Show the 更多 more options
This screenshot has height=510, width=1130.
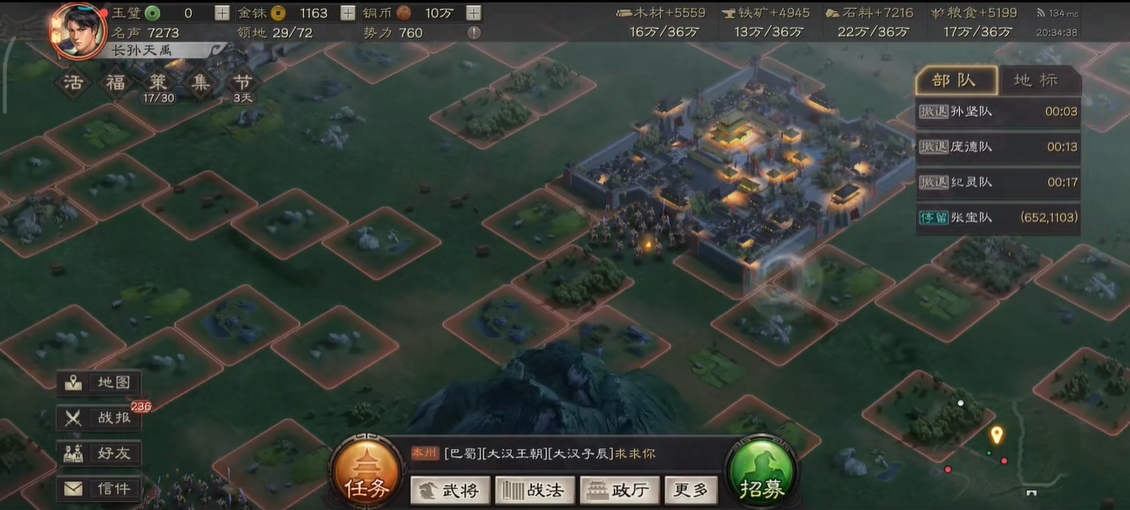690,490
